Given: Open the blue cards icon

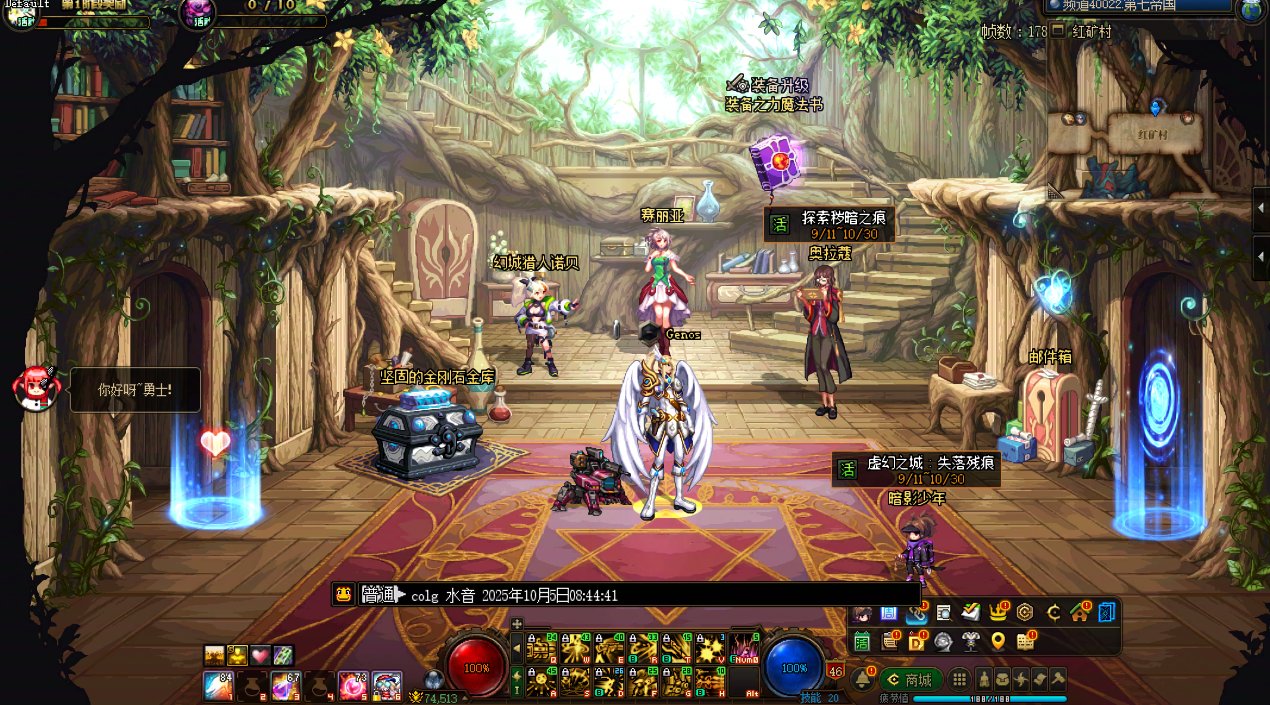Looking at the screenshot, I should tap(1106, 612).
